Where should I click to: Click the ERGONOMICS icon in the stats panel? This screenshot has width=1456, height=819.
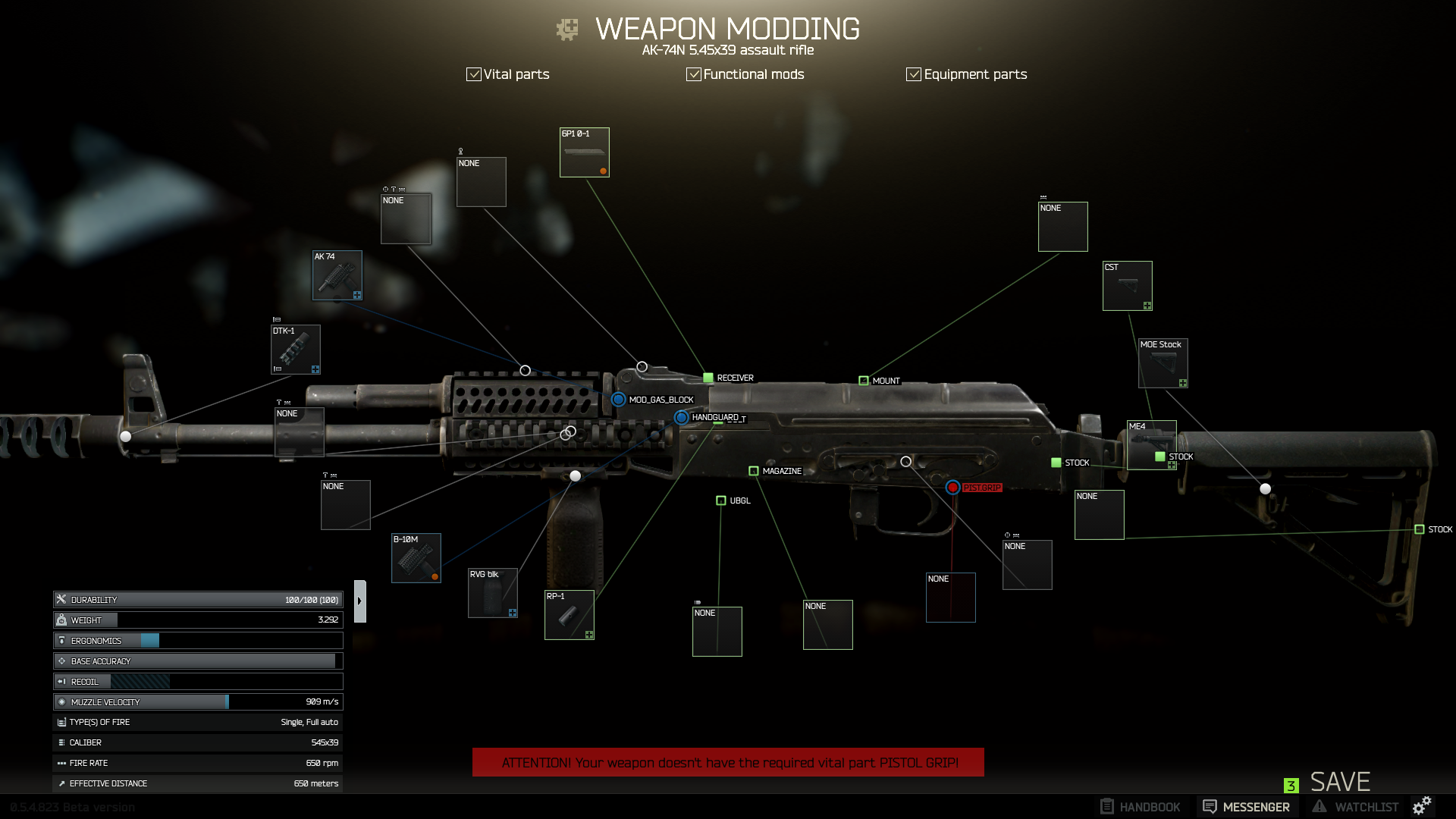tap(62, 640)
